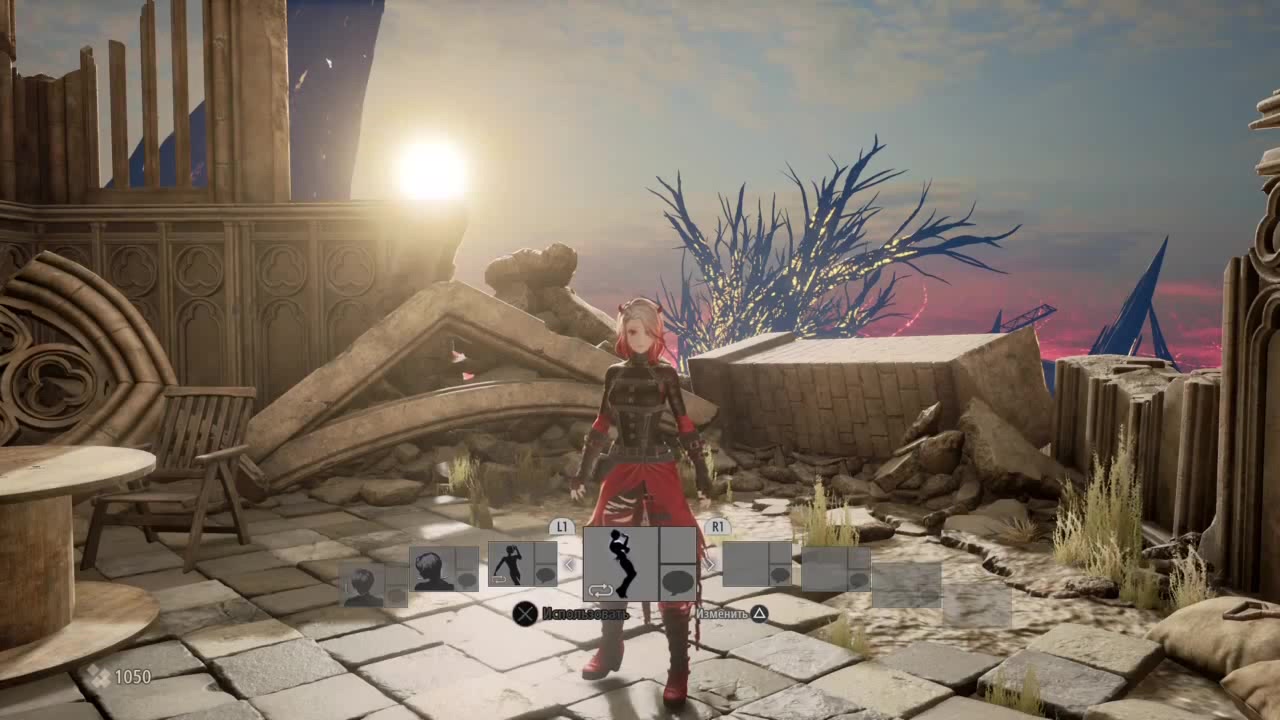Toggle the repeat icon under the second emote
The height and width of the screenshot is (720, 1280).
(500, 577)
